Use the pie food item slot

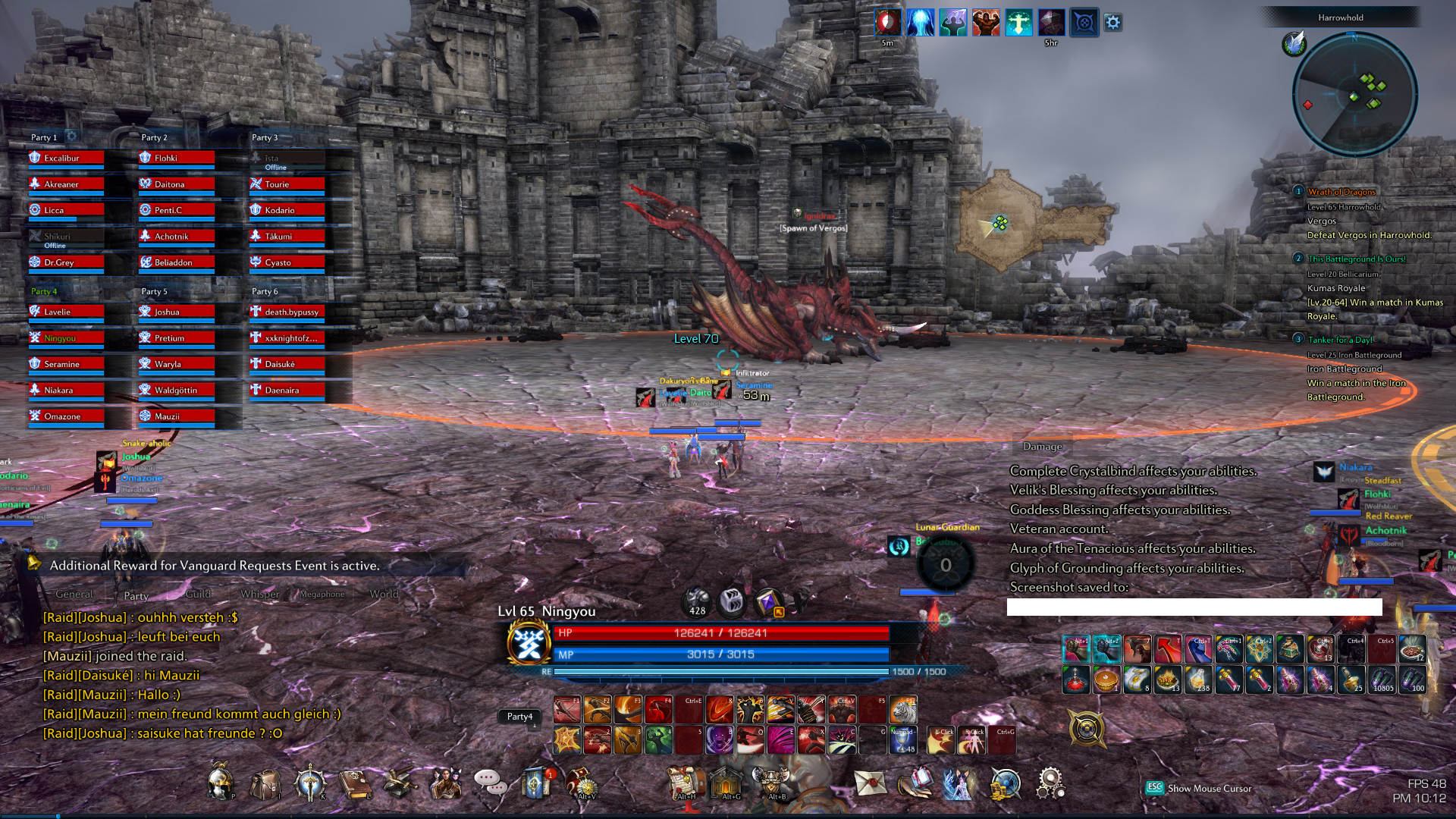(x=1106, y=679)
